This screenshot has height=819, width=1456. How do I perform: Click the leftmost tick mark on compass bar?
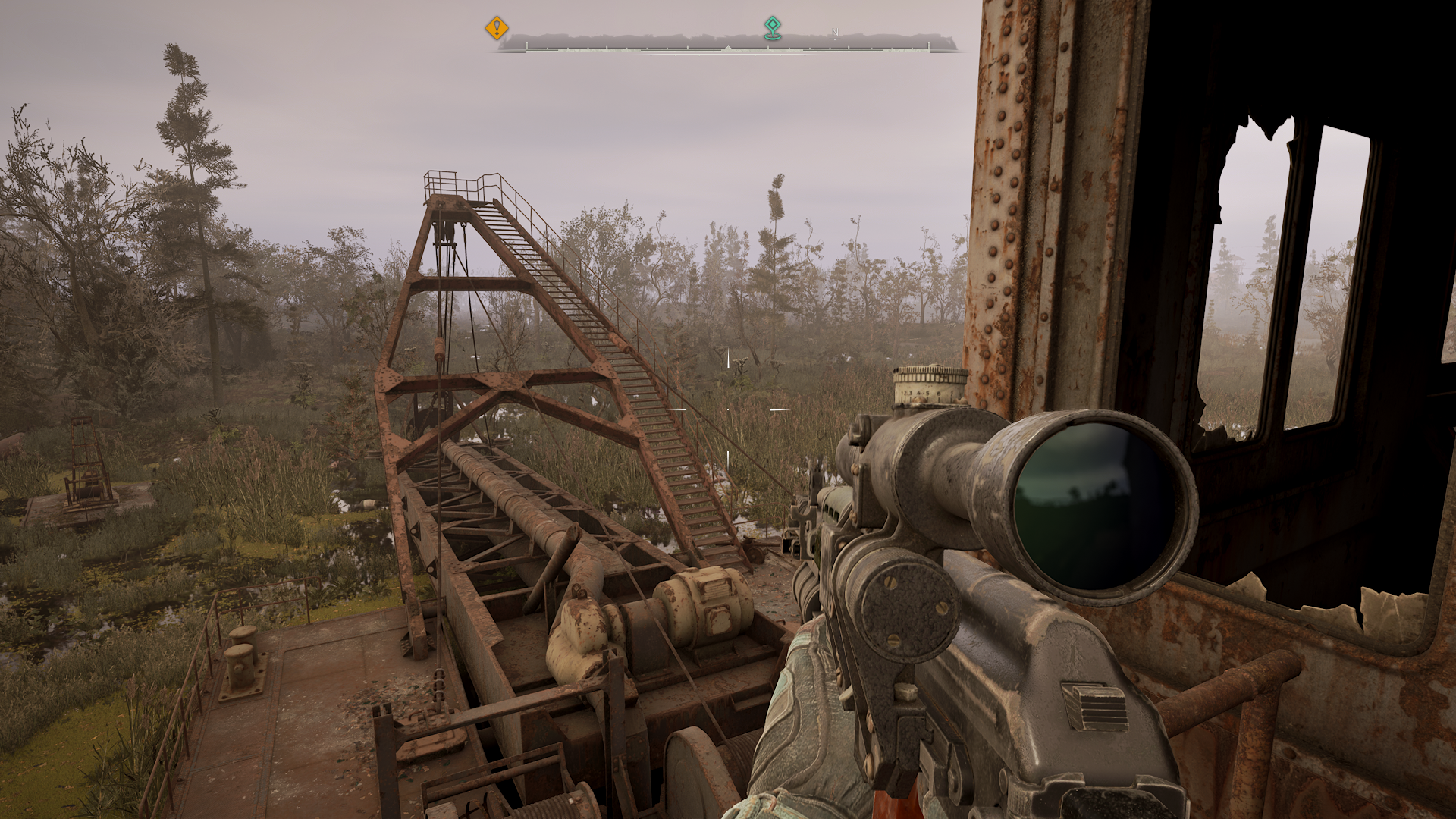[526, 47]
